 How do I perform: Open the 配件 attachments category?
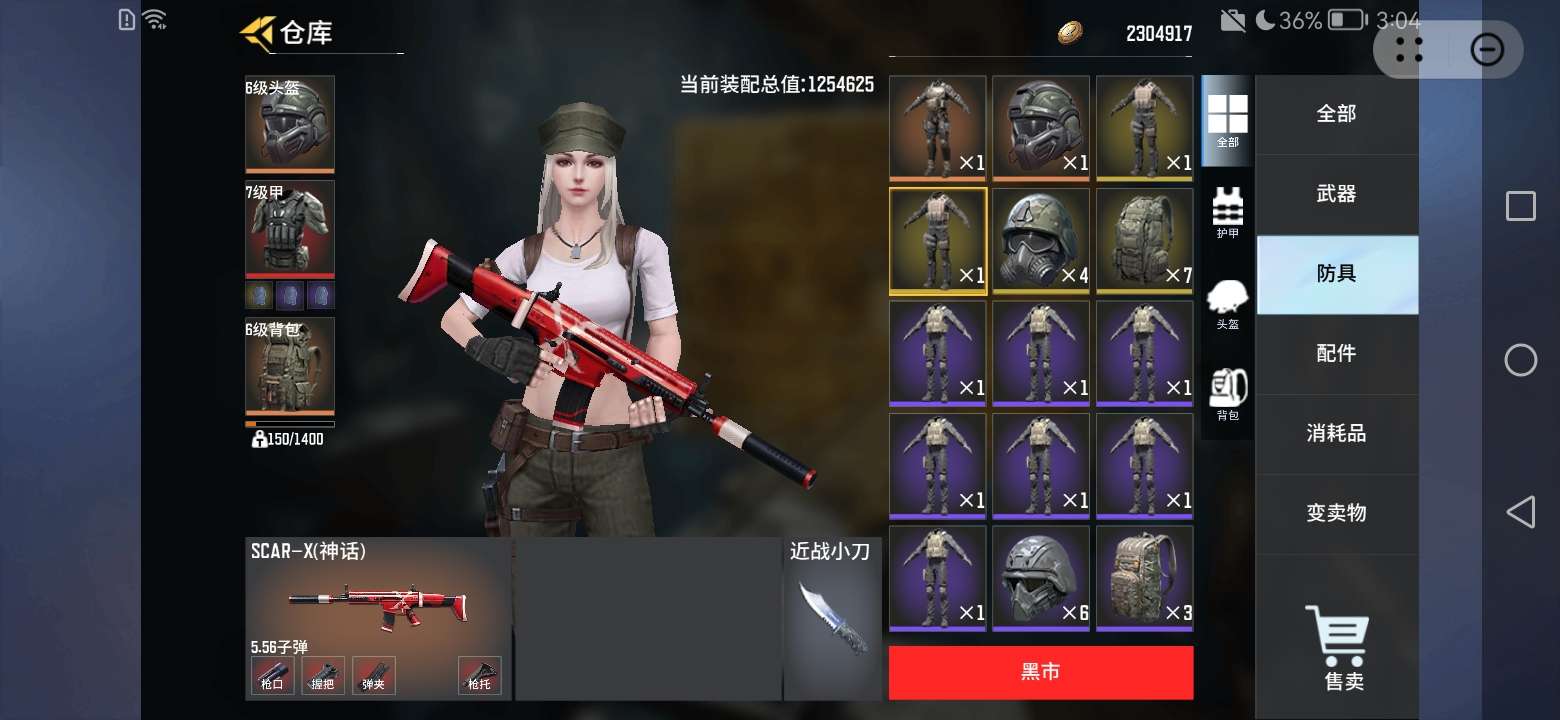[x=1336, y=354]
